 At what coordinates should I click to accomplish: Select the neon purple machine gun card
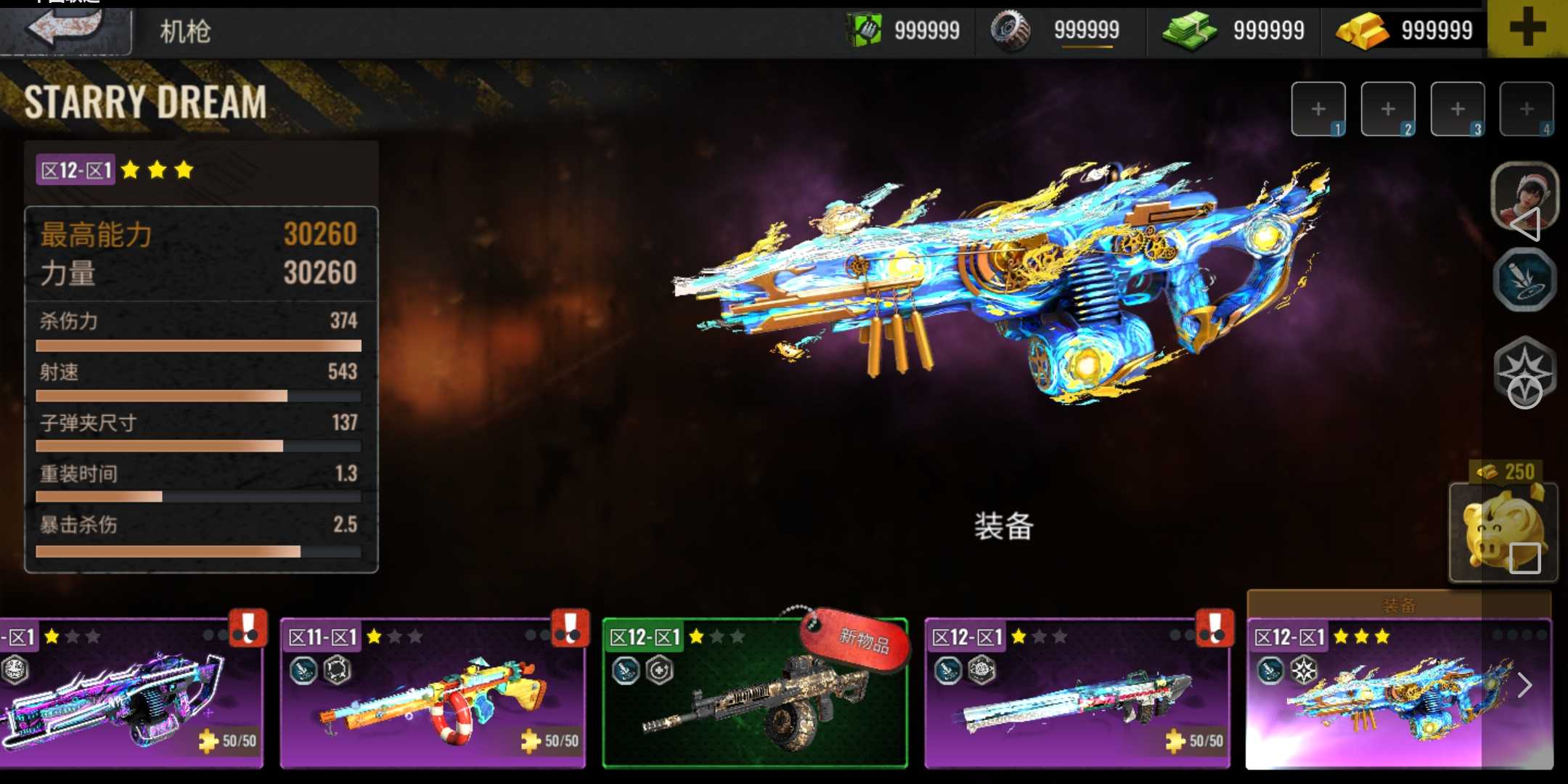(x=131, y=695)
